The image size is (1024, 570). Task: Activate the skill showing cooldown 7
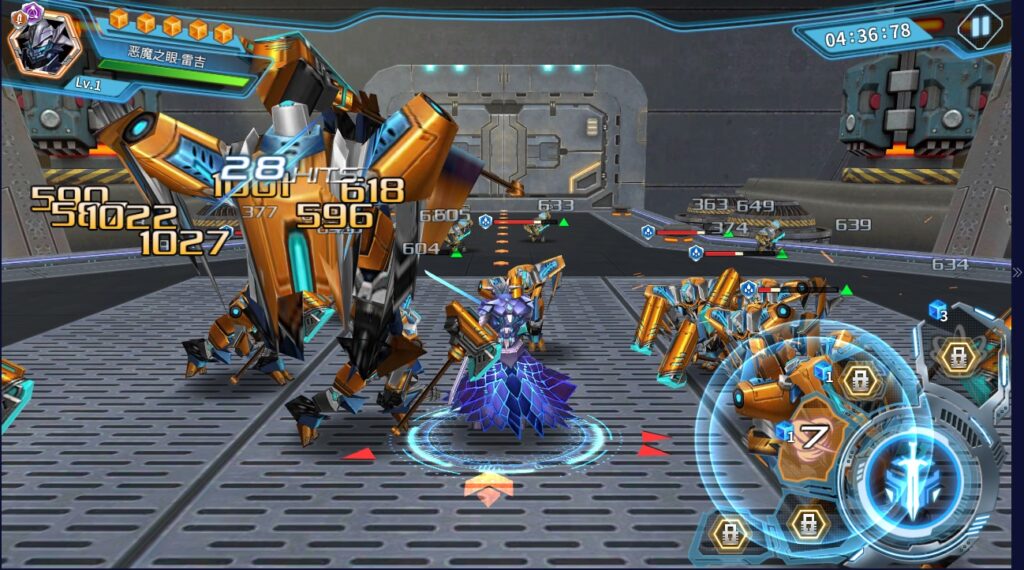tap(814, 436)
